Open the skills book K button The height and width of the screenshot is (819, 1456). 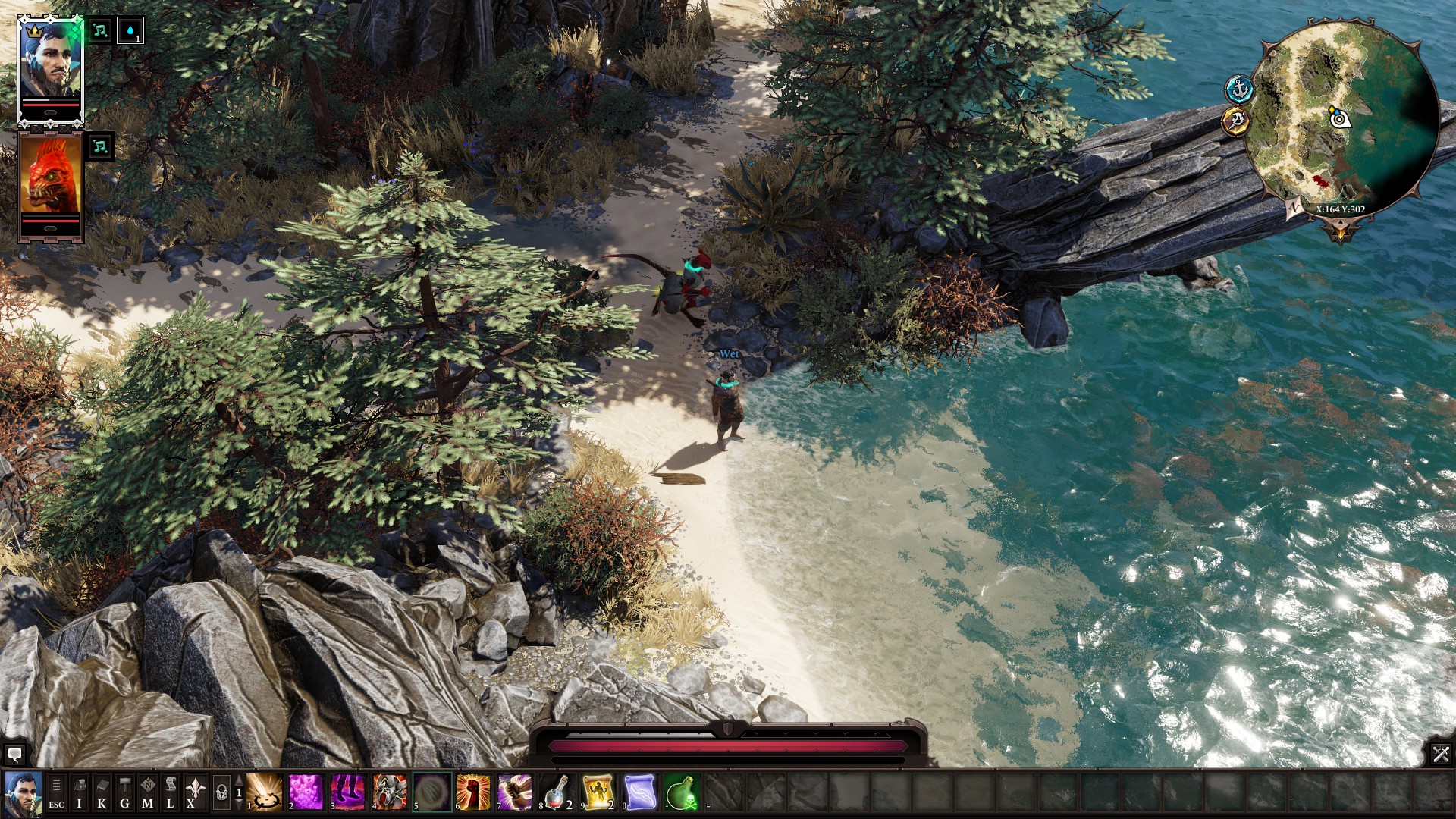coord(102,793)
